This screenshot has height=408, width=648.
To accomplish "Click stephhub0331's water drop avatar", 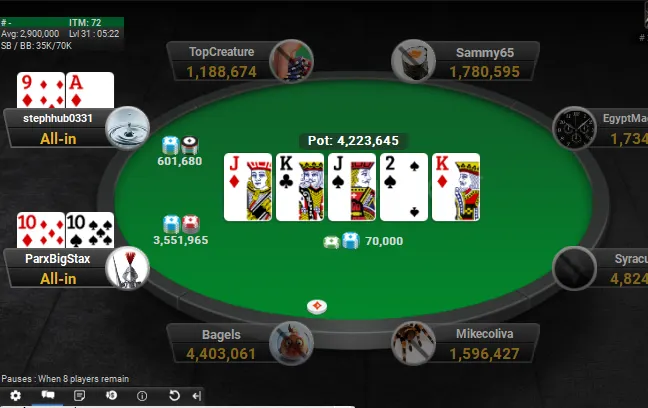I will click(128, 127).
